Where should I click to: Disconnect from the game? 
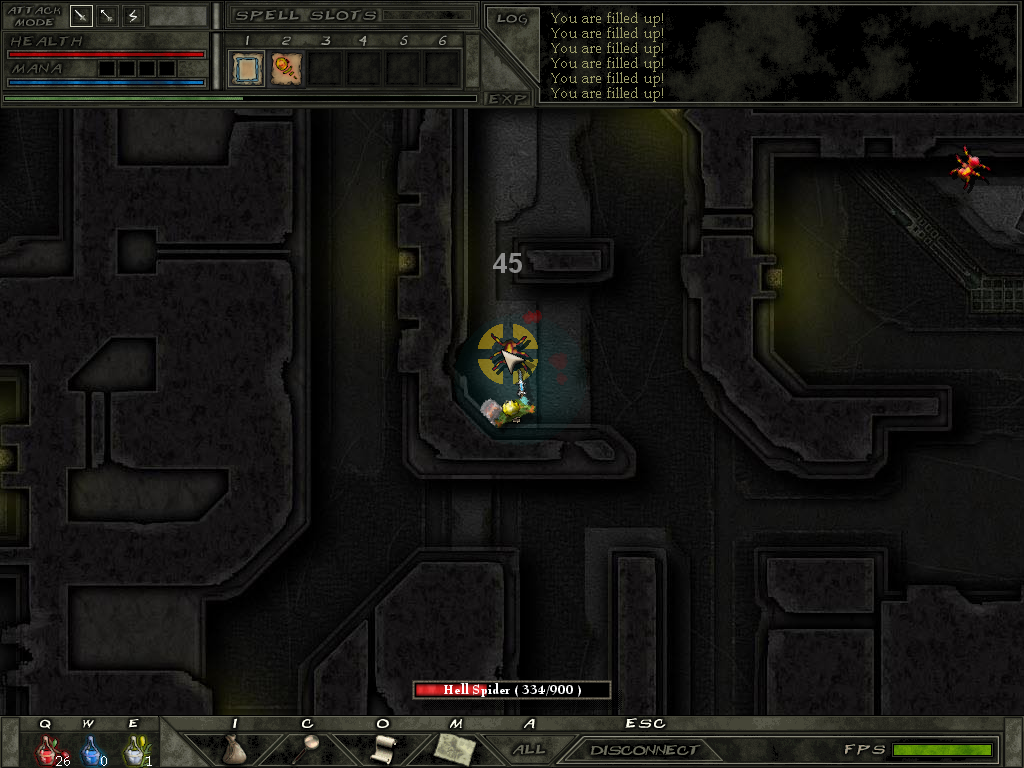(644, 750)
